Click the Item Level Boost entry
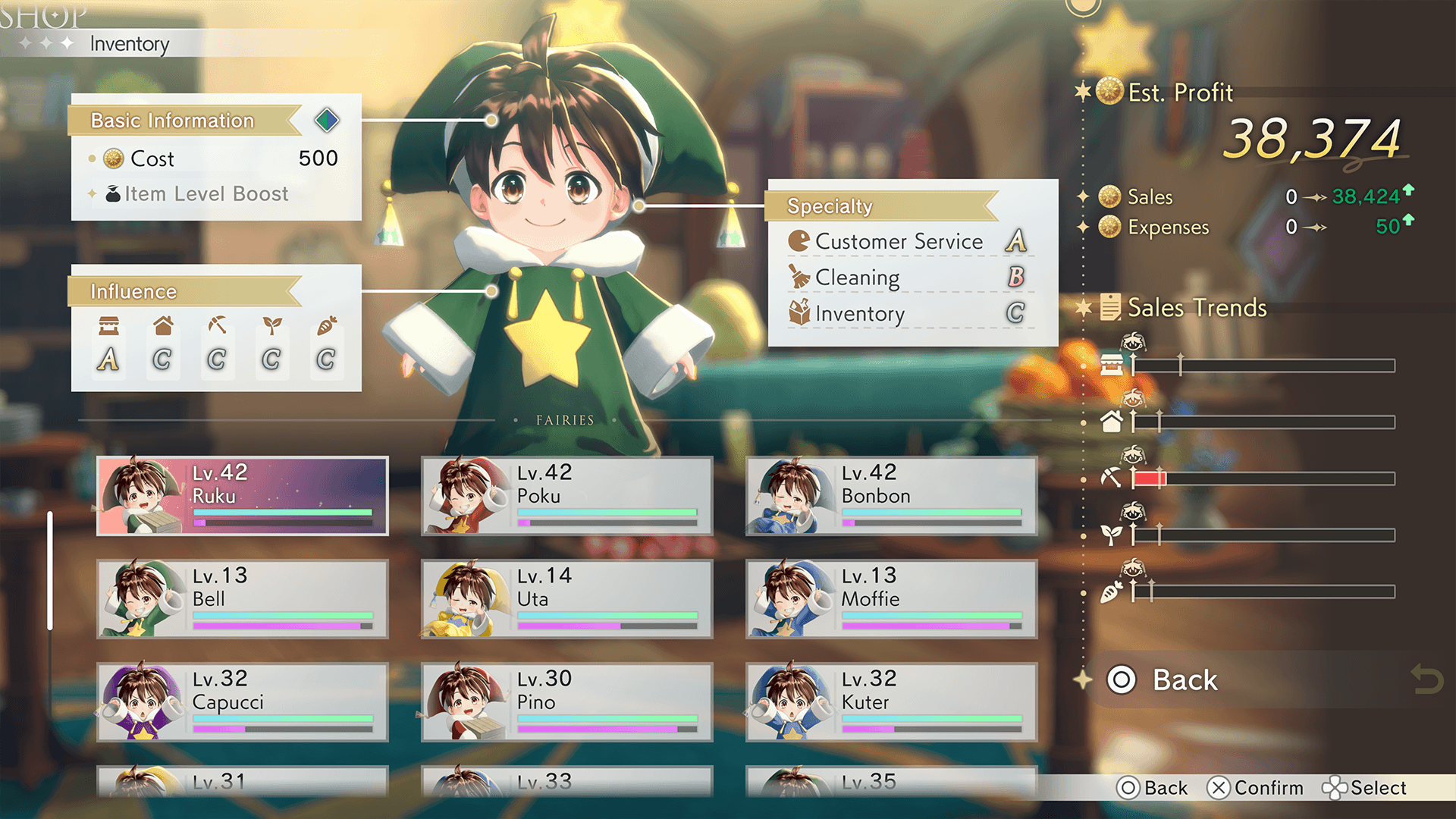The height and width of the screenshot is (819, 1456). 206,194
